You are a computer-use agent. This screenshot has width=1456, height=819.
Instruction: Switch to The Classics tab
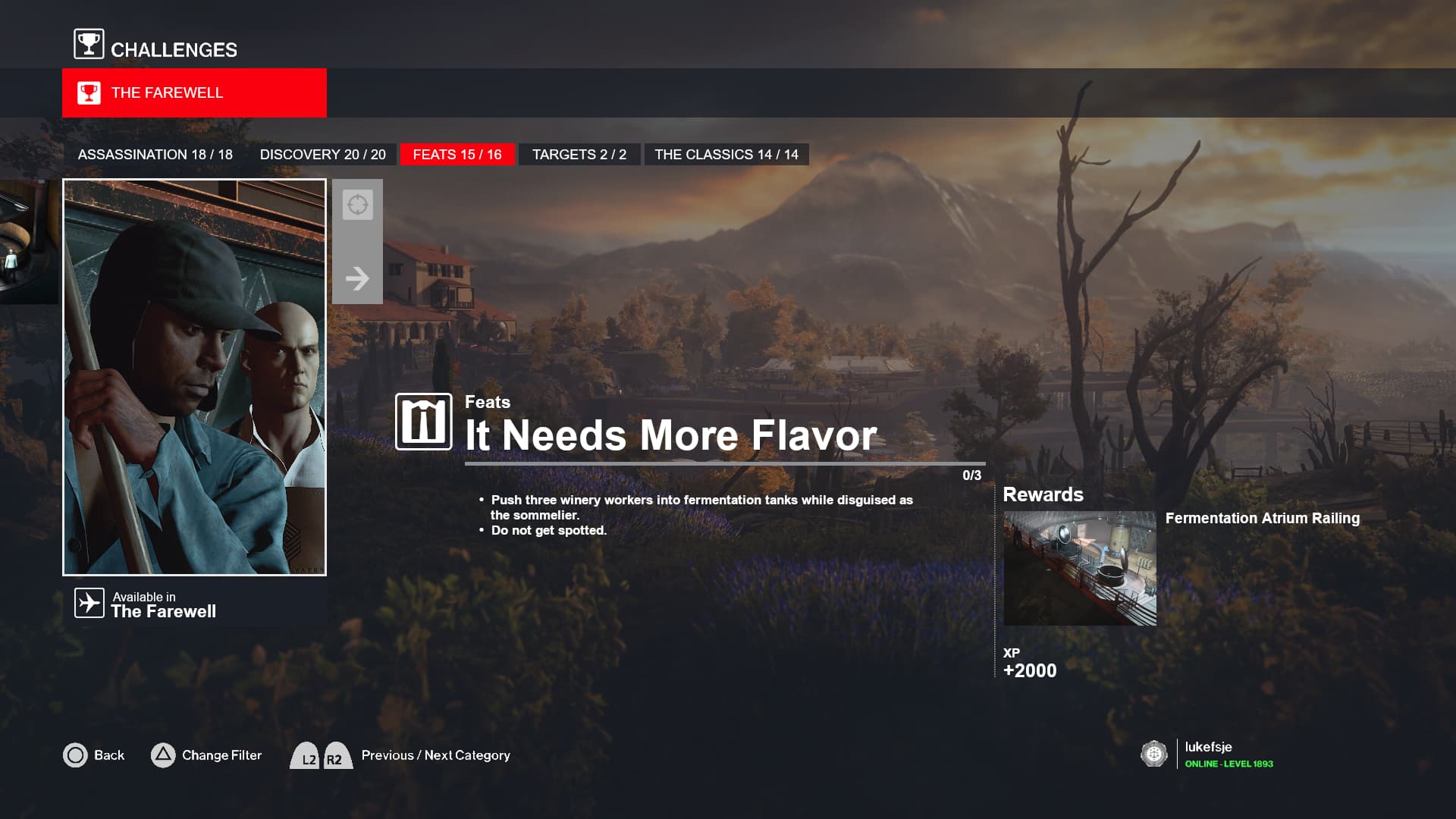[726, 155]
